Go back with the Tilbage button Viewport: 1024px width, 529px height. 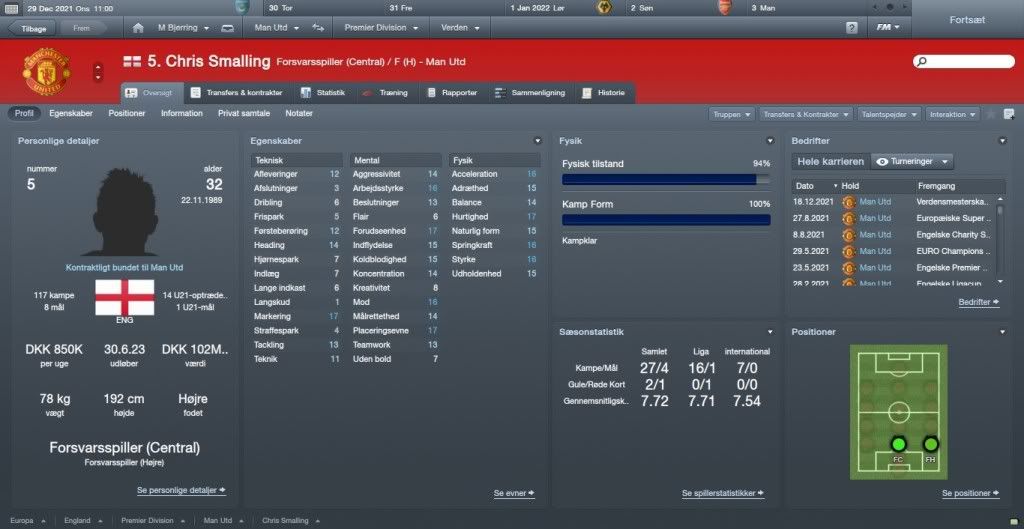point(32,28)
